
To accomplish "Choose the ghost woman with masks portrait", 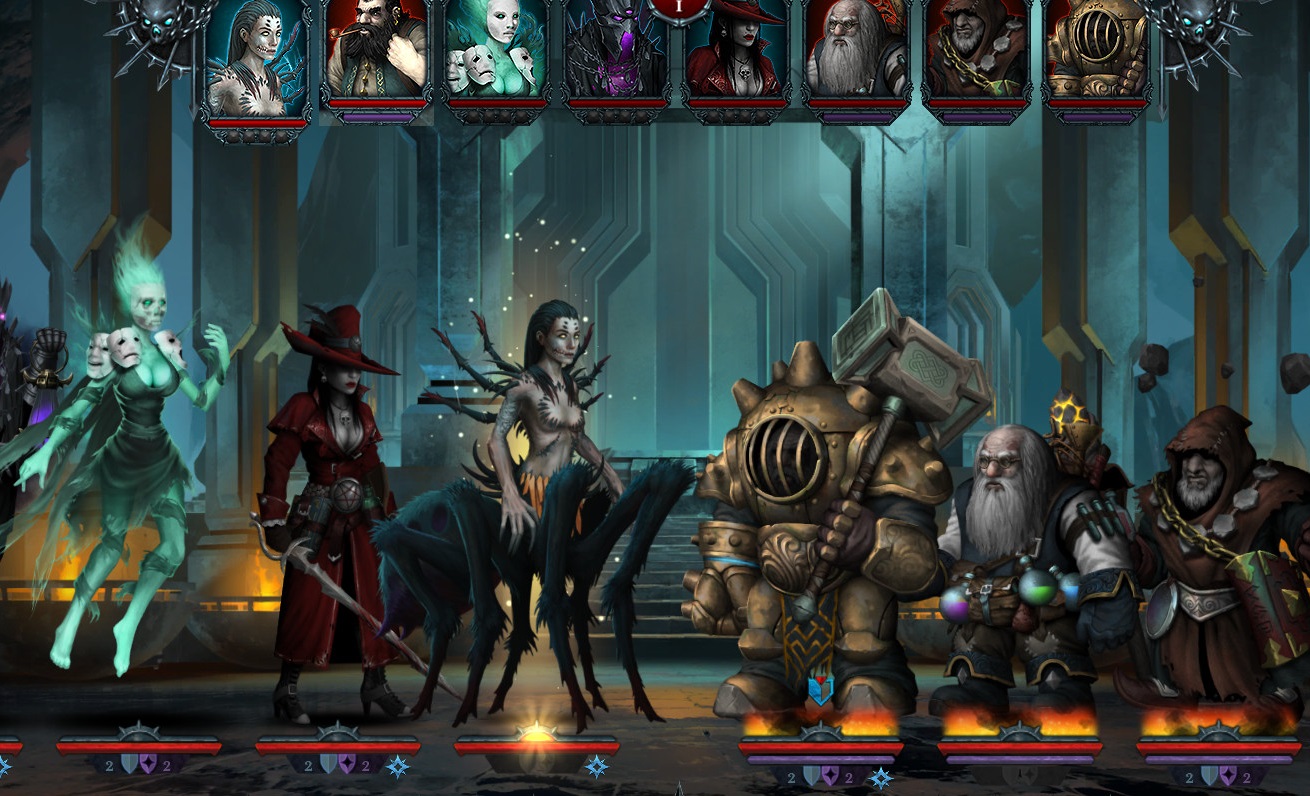I will click(x=497, y=48).
